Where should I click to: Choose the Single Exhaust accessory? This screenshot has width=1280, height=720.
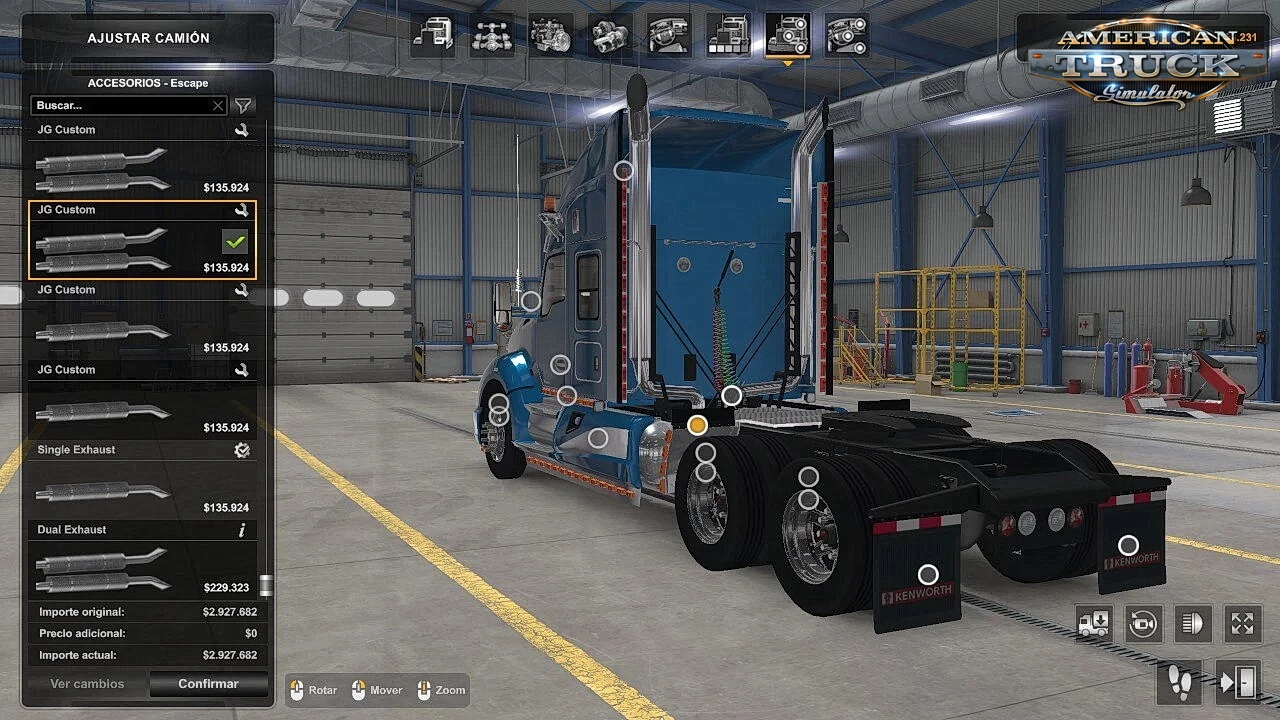(x=142, y=482)
